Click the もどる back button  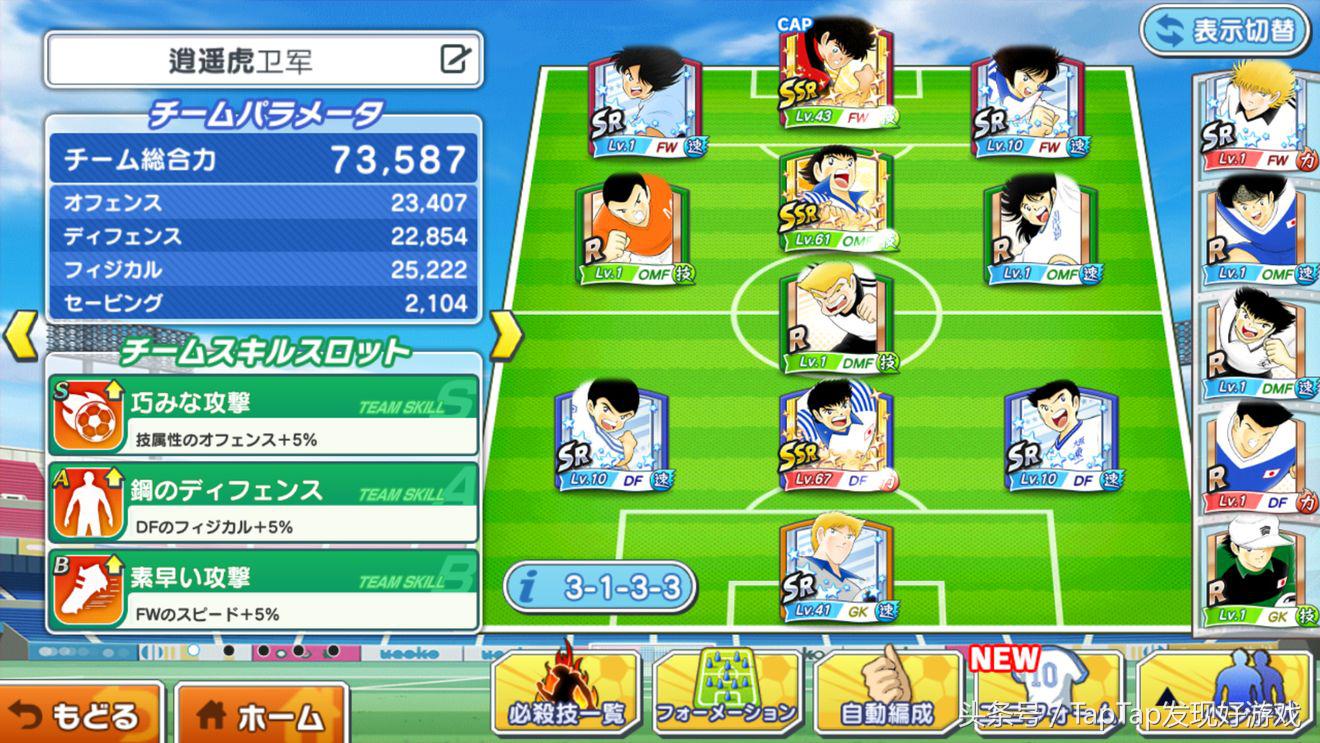tap(80, 714)
